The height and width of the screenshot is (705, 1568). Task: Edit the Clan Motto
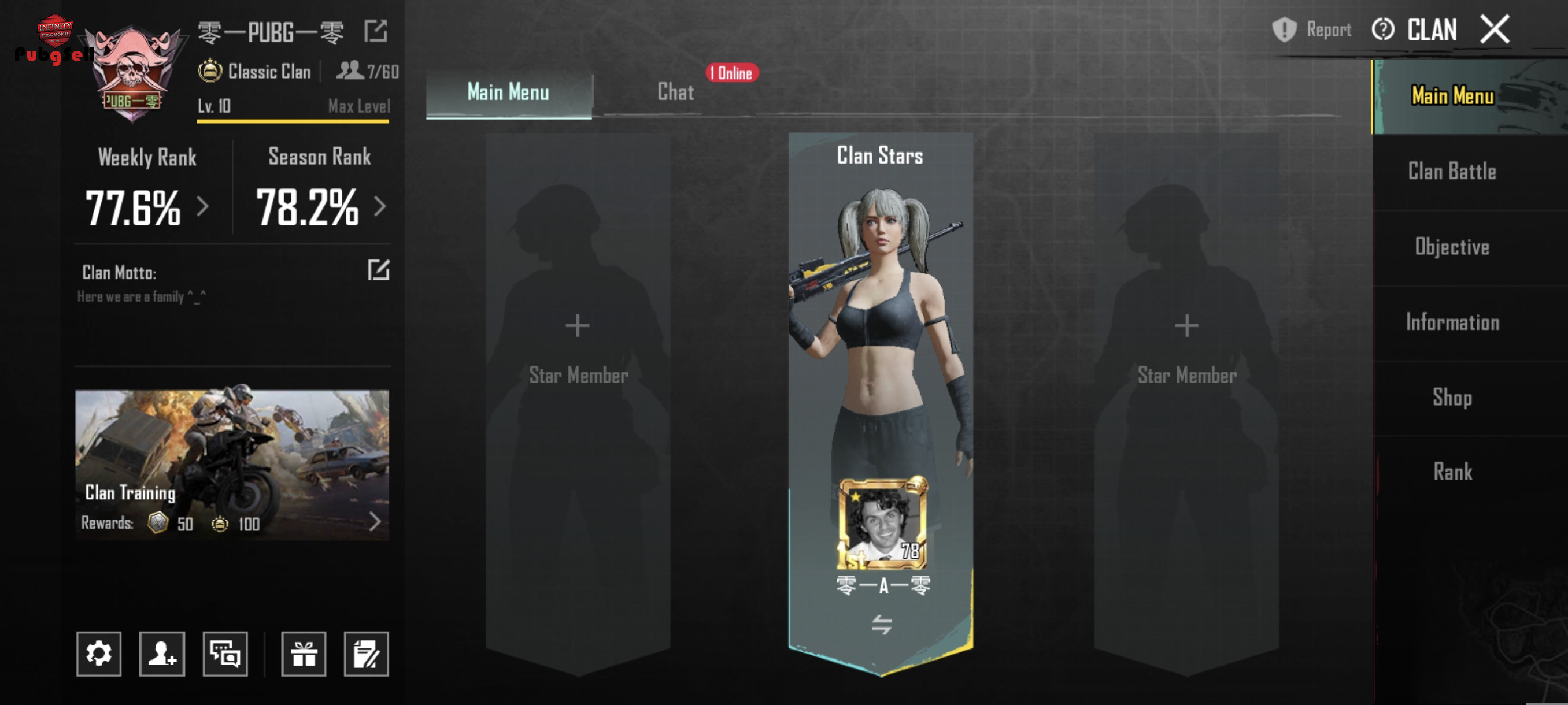(378, 270)
